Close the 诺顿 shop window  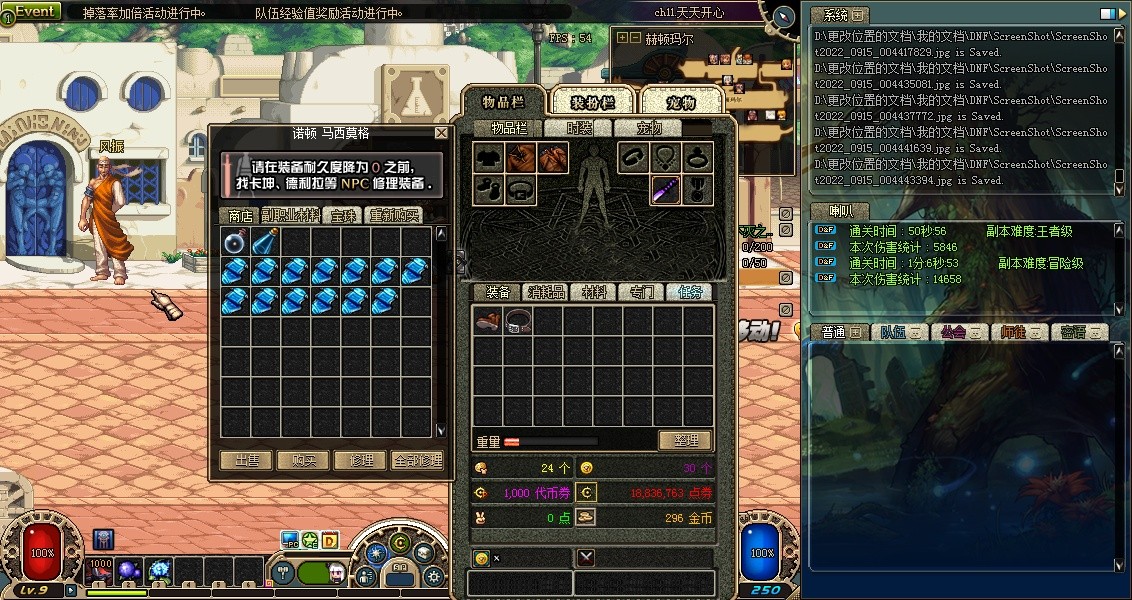[442, 133]
